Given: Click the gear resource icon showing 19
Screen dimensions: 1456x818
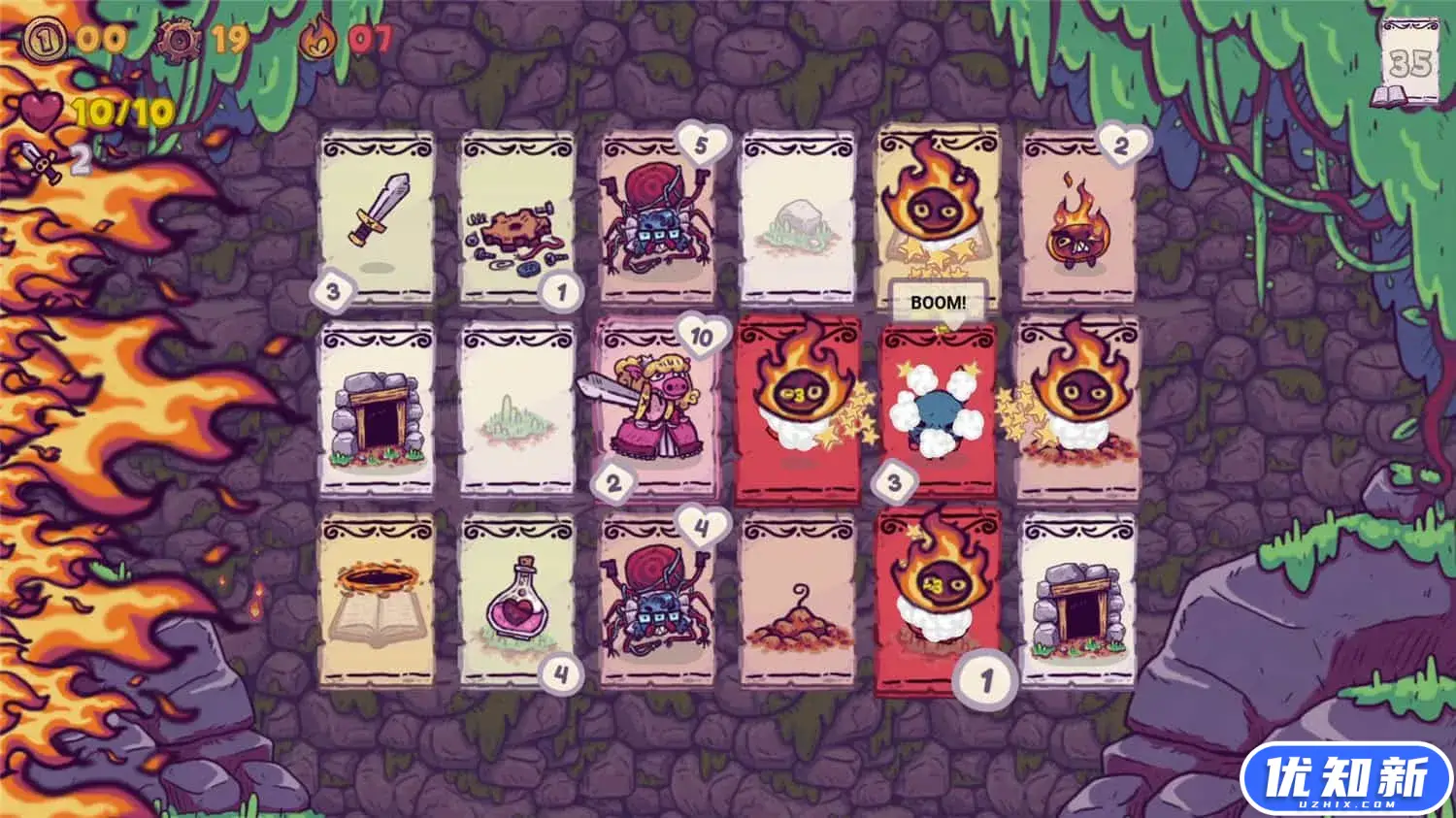Looking at the screenshot, I should click(179, 41).
